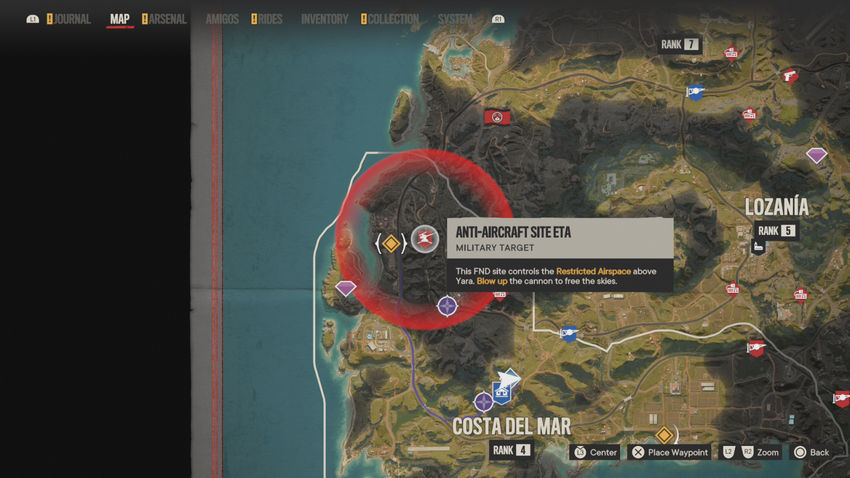The height and width of the screenshot is (478, 850).
Task: Select the purple crosshair marker on the red circle's edge
Action: coord(447,306)
